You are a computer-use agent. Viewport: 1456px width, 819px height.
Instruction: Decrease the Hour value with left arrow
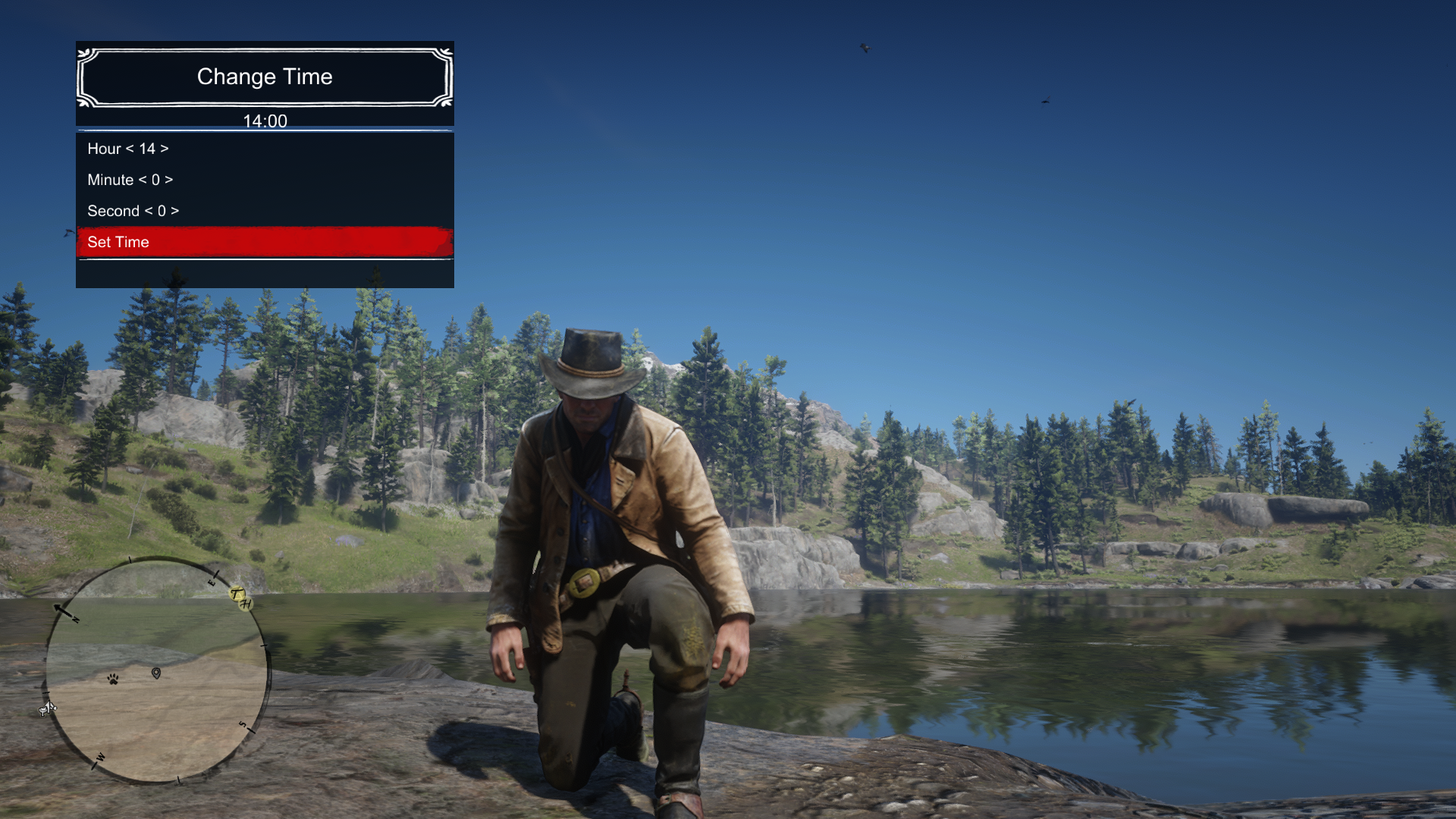tap(130, 149)
